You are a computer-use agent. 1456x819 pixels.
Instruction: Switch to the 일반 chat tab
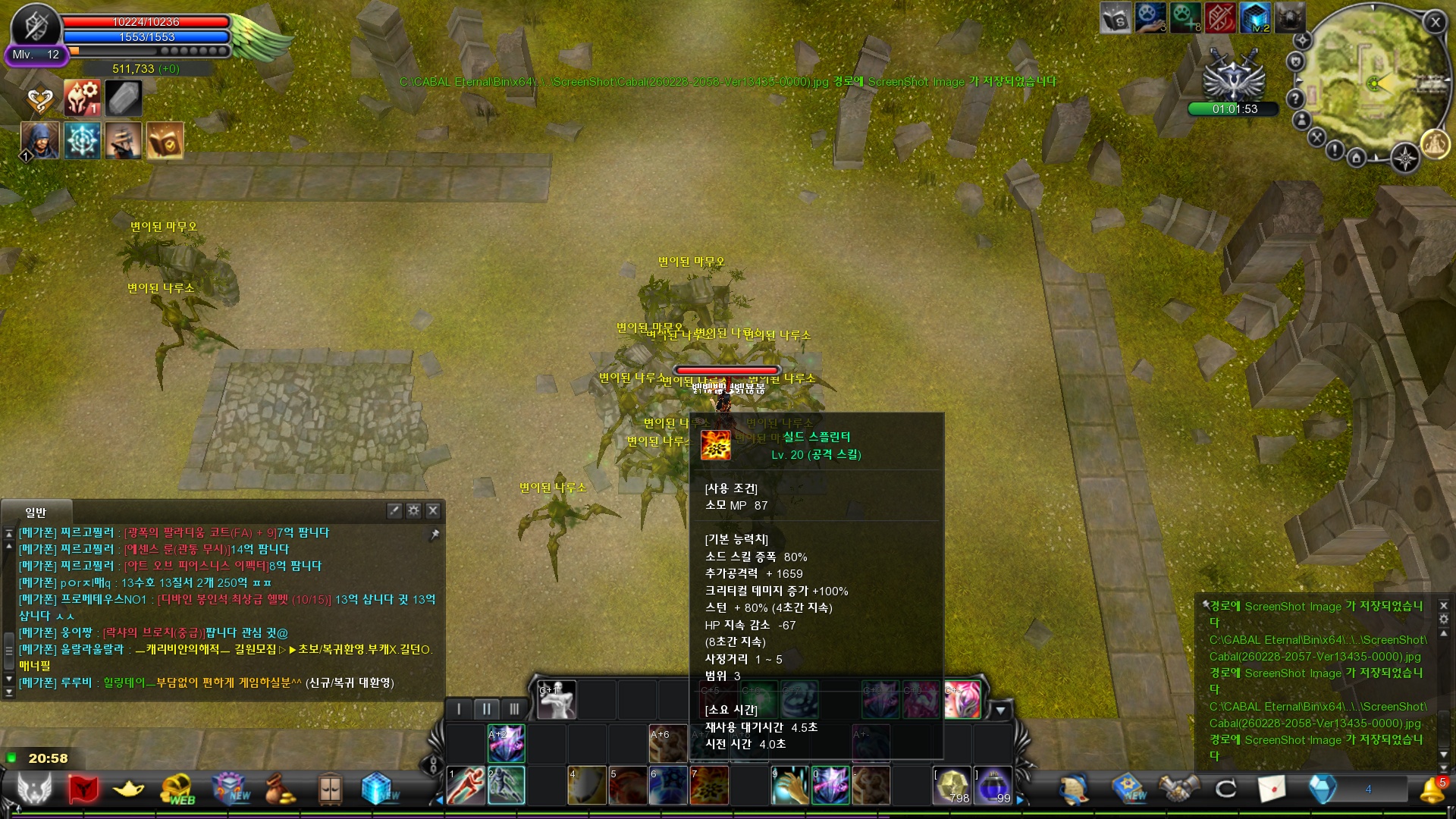(x=36, y=513)
